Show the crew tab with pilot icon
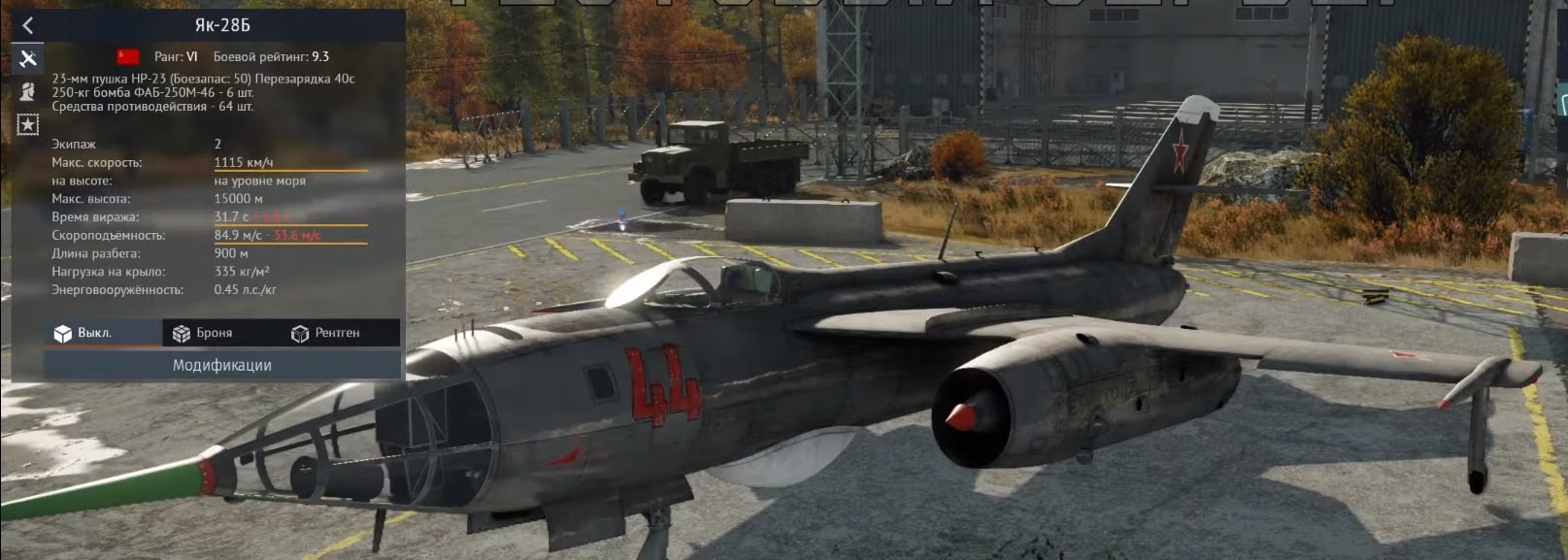The image size is (1568, 560). tap(27, 91)
